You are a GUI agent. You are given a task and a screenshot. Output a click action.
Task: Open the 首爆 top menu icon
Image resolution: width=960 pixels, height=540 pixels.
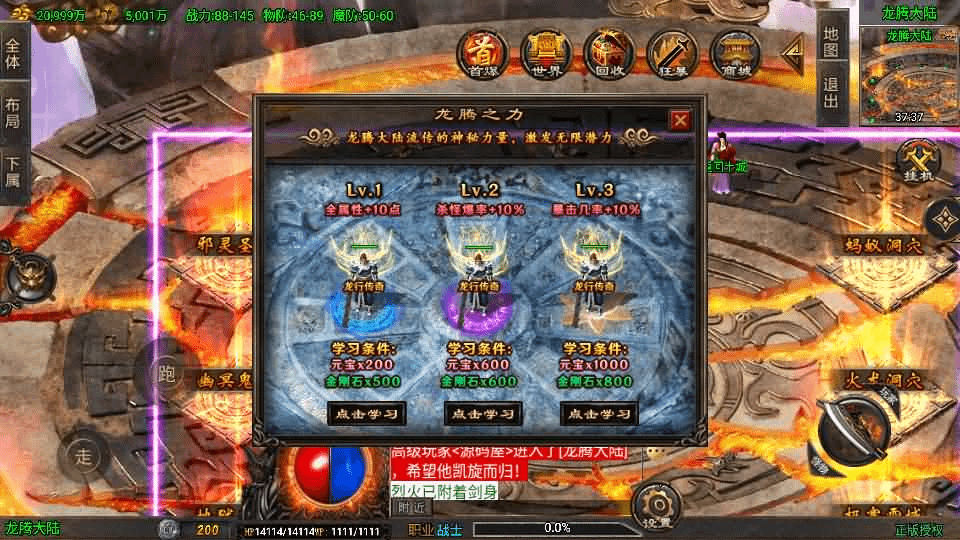tap(482, 52)
